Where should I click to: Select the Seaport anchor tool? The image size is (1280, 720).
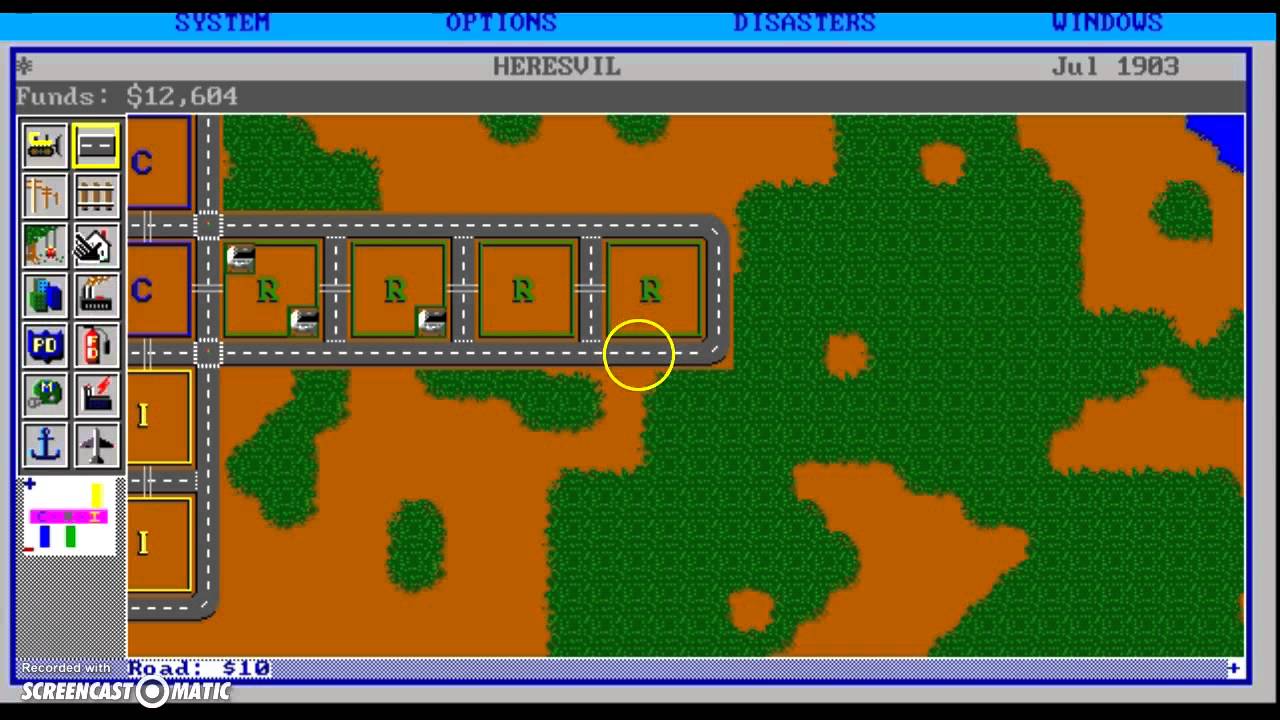(44, 445)
